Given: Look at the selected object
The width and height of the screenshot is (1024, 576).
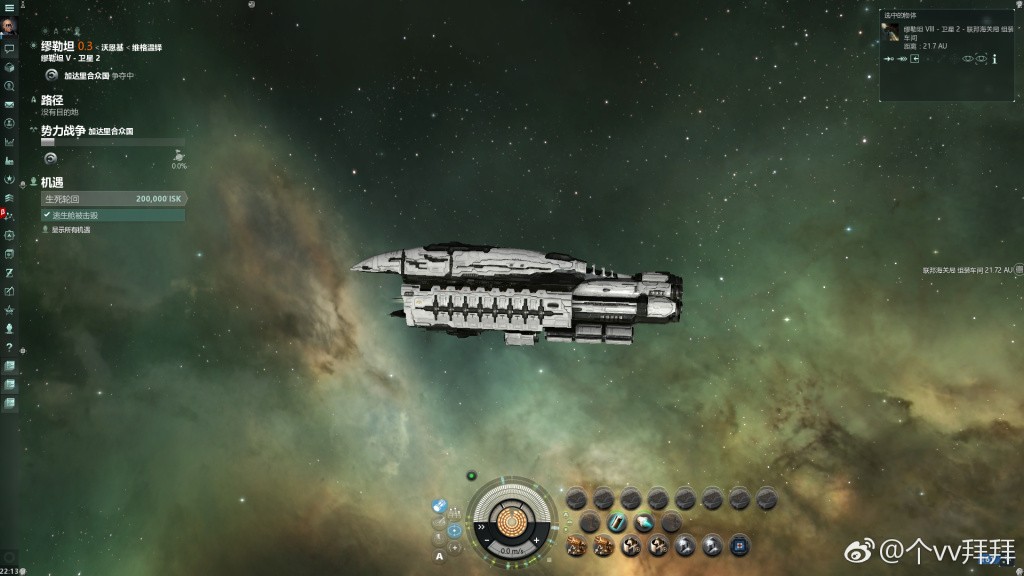Looking at the screenshot, I should pos(967,59).
